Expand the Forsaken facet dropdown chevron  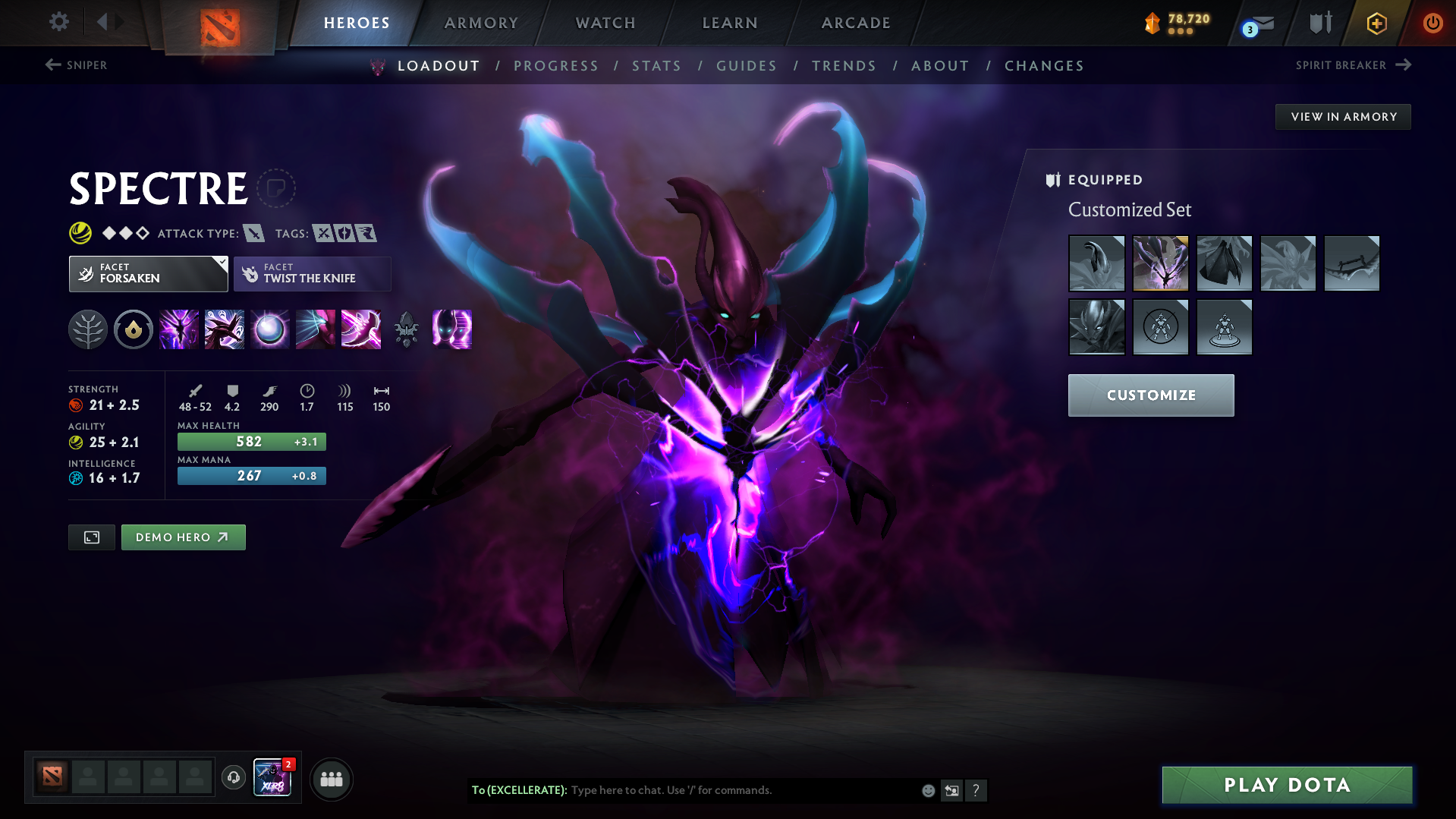coord(221,265)
